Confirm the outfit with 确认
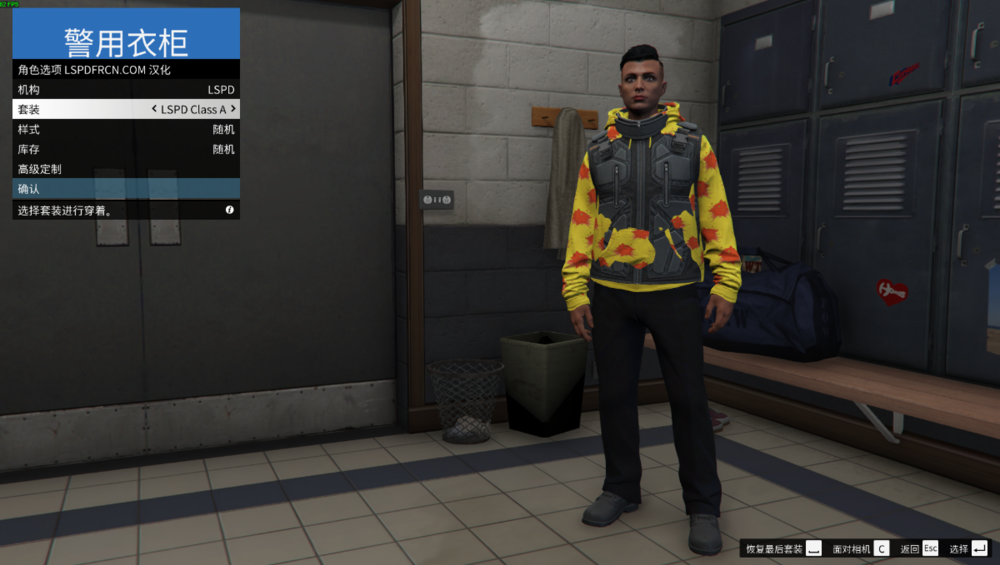The height and width of the screenshot is (565, 1000). (125, 189)
